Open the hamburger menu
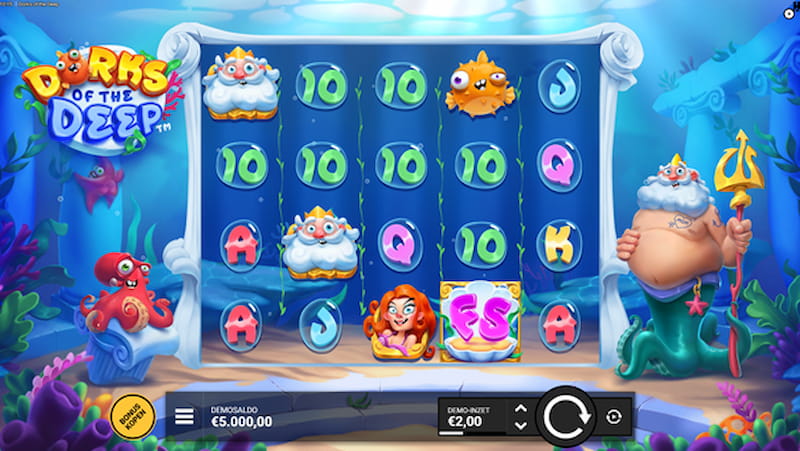800x451 pixels. pyautogui.click(x=185, y=416)
